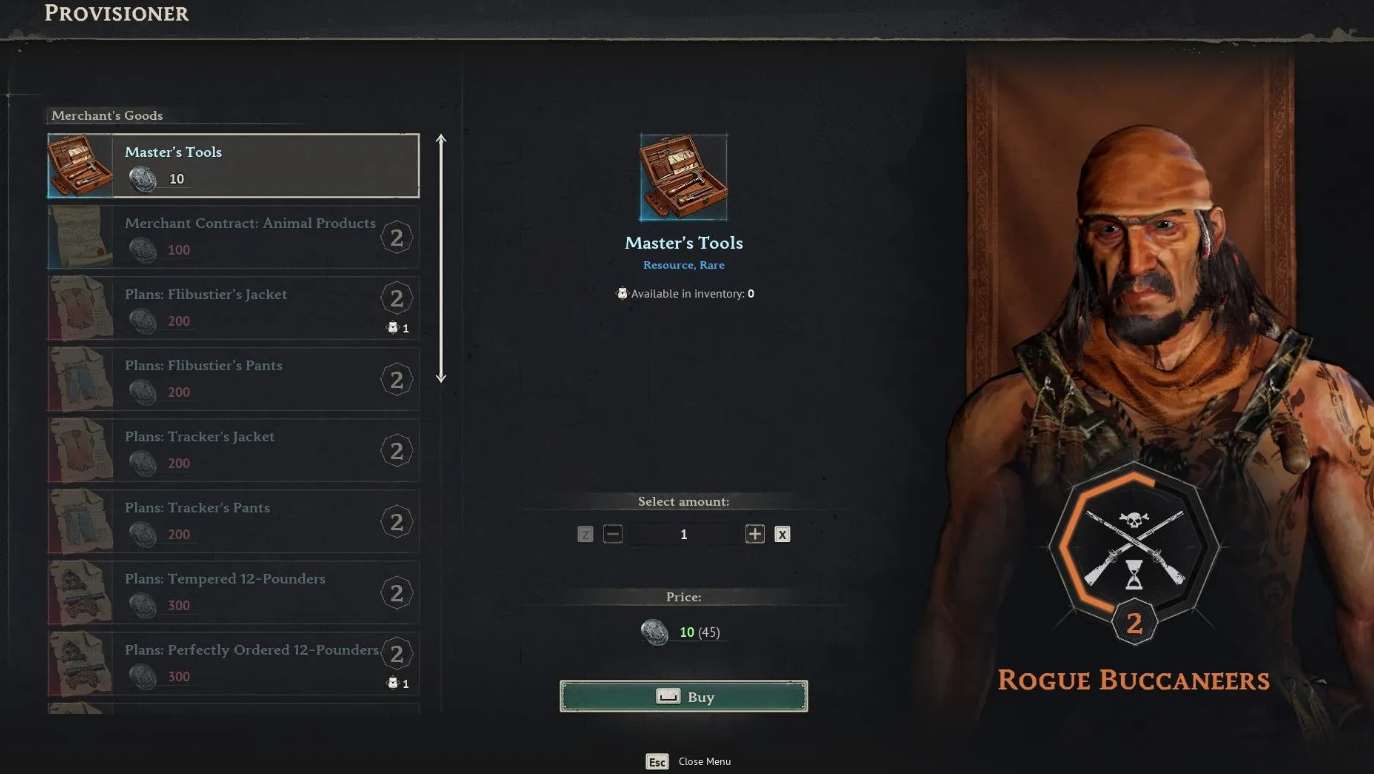The image size is (1374, 774).
Task: Select Plans: Tracker's Jacket item
Action: click(x=233, y=450)
